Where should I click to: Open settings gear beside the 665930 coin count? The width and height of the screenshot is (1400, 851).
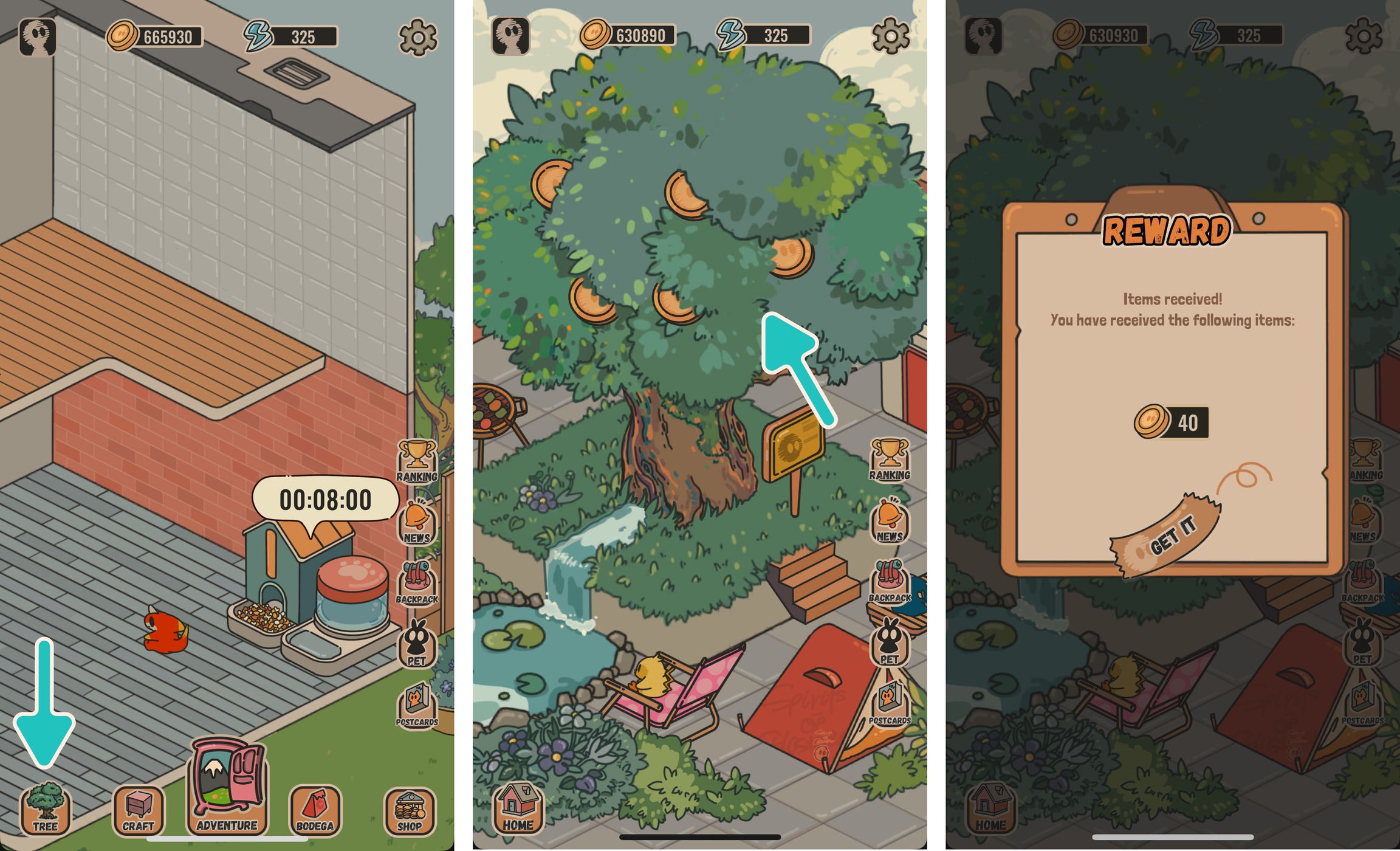tap(417, 37)
